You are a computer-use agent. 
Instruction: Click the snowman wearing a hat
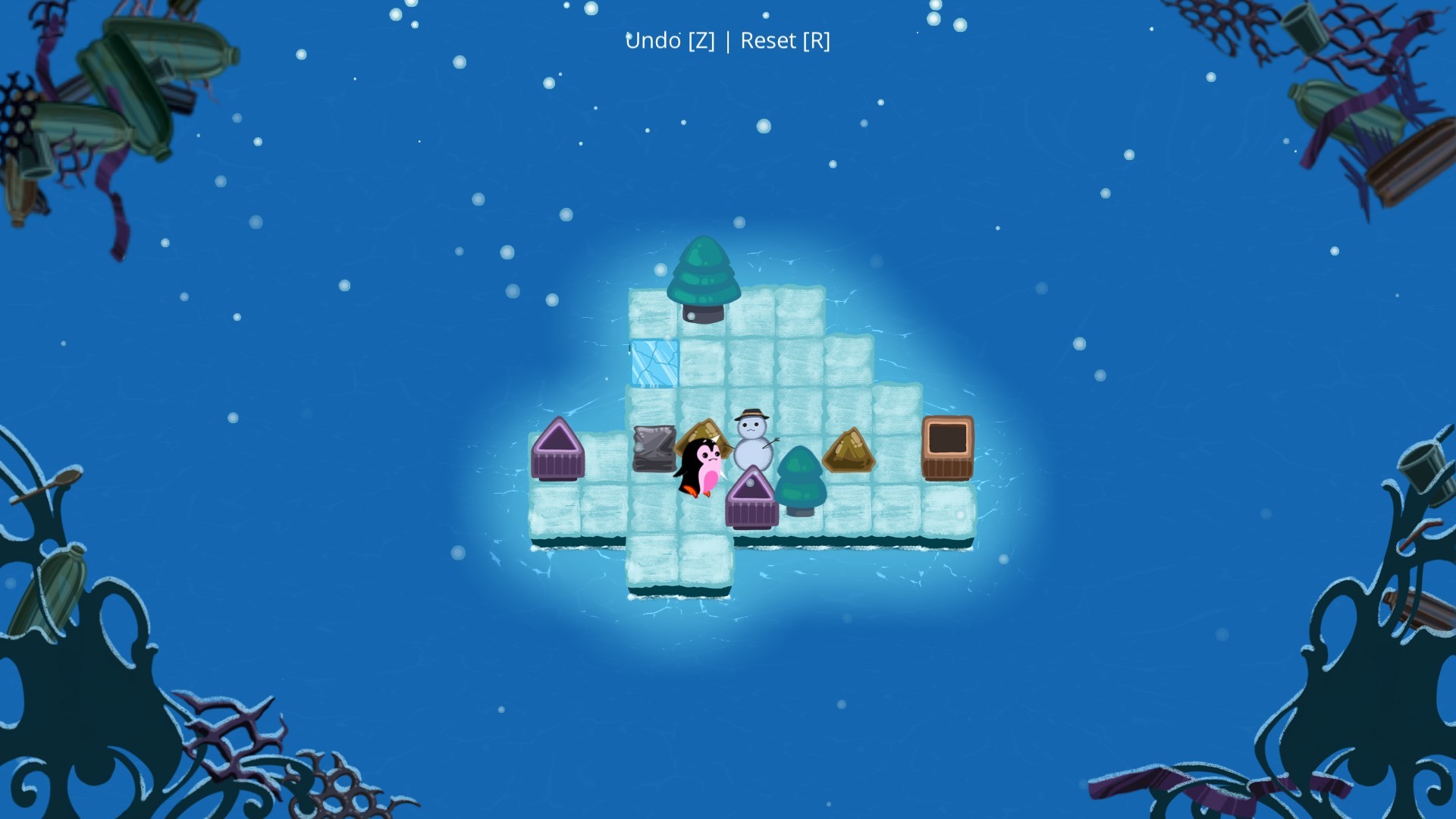click(751, 444)
